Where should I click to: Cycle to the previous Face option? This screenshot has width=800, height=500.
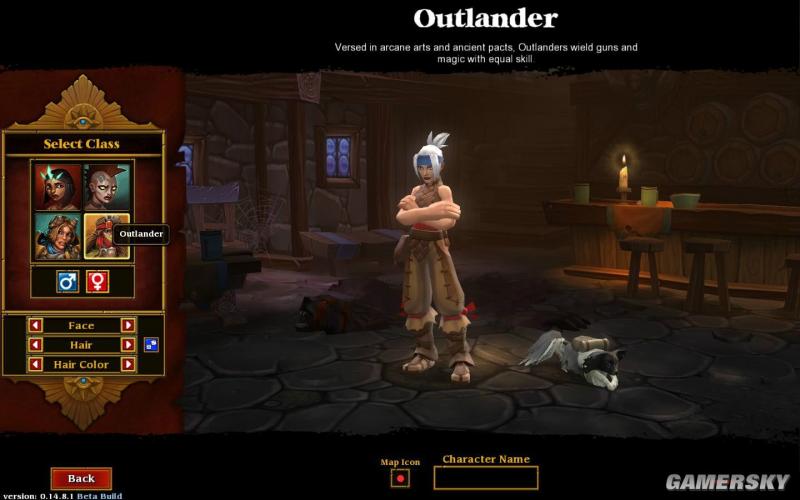pos(35,325)
